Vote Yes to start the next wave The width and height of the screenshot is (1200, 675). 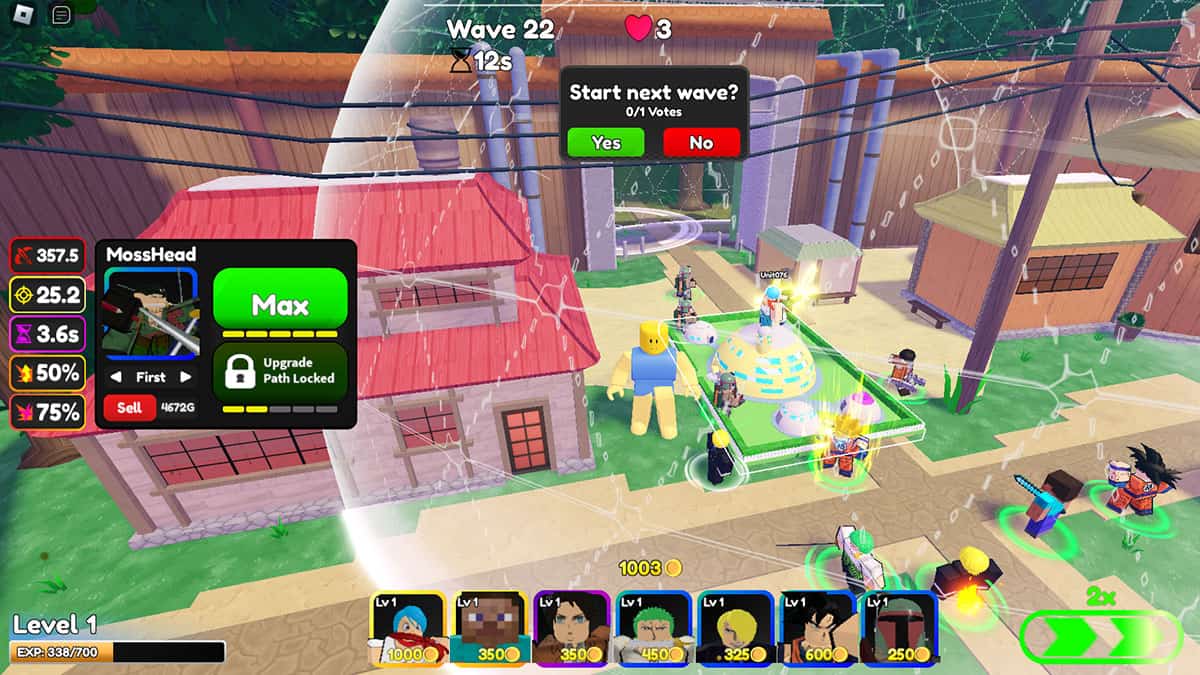tap(606, 143)
